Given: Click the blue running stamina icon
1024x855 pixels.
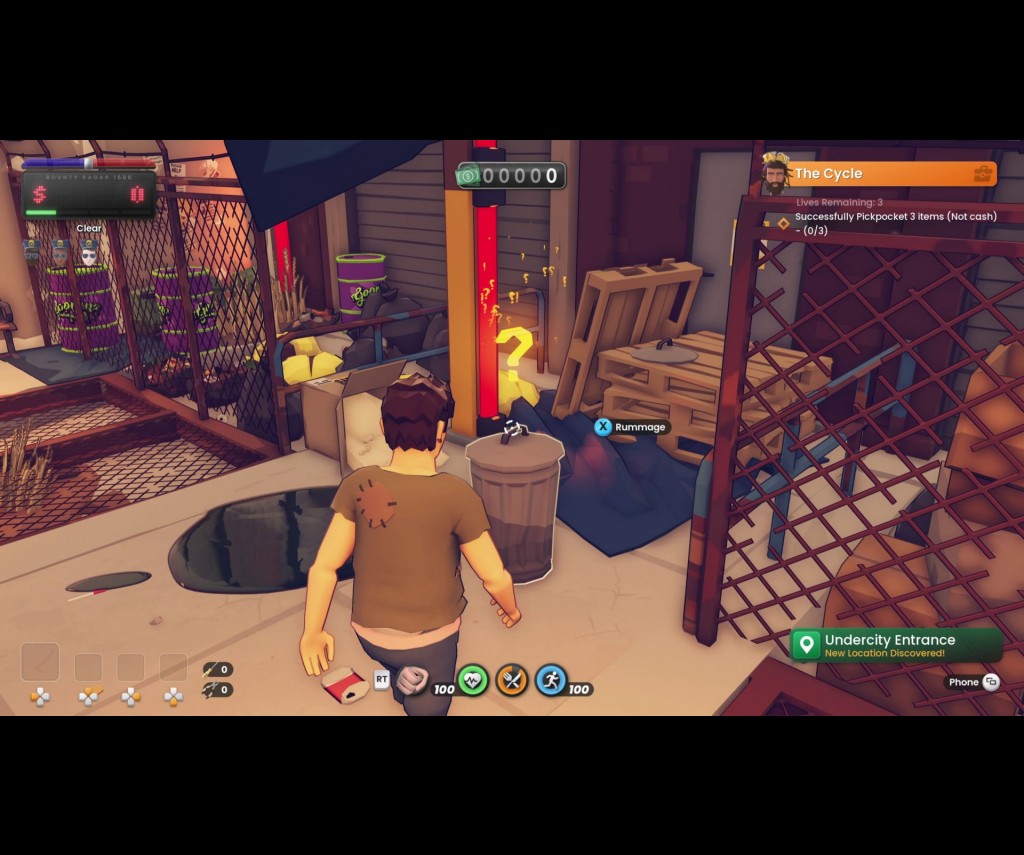Looking at the screenshot, I should (551, 680).
